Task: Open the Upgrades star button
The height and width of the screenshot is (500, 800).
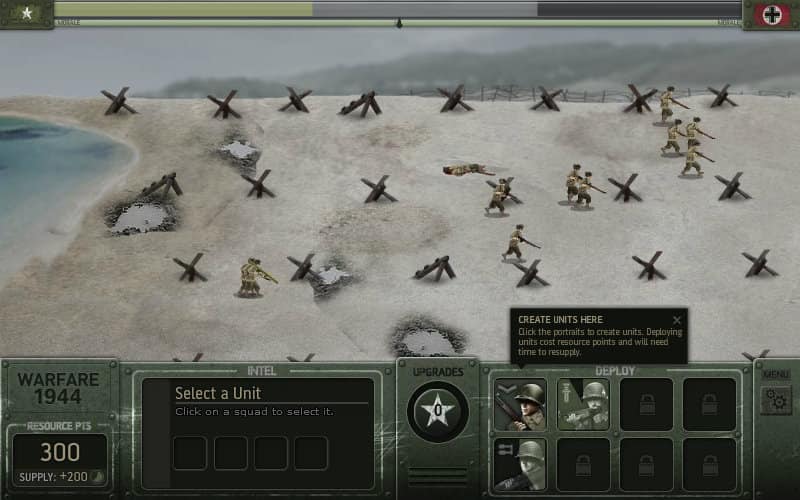Action: tap(438, 411)
